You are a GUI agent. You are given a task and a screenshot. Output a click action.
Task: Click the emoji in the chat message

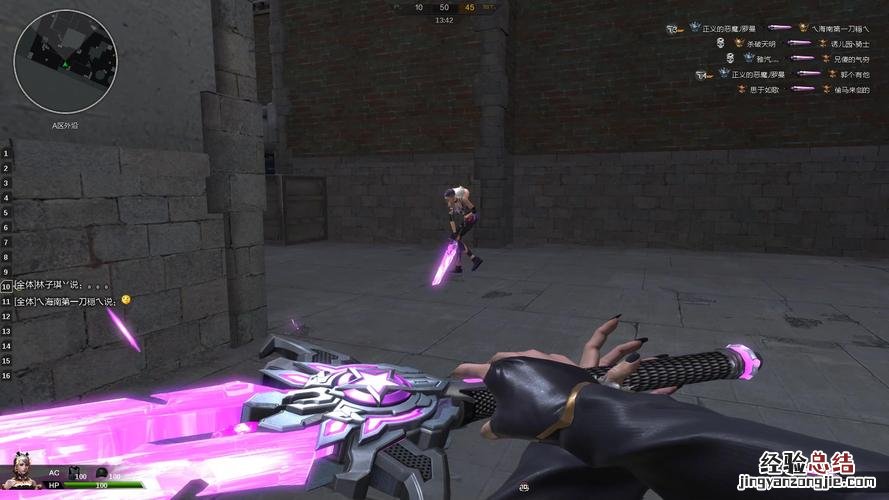[x=127, y=300]
